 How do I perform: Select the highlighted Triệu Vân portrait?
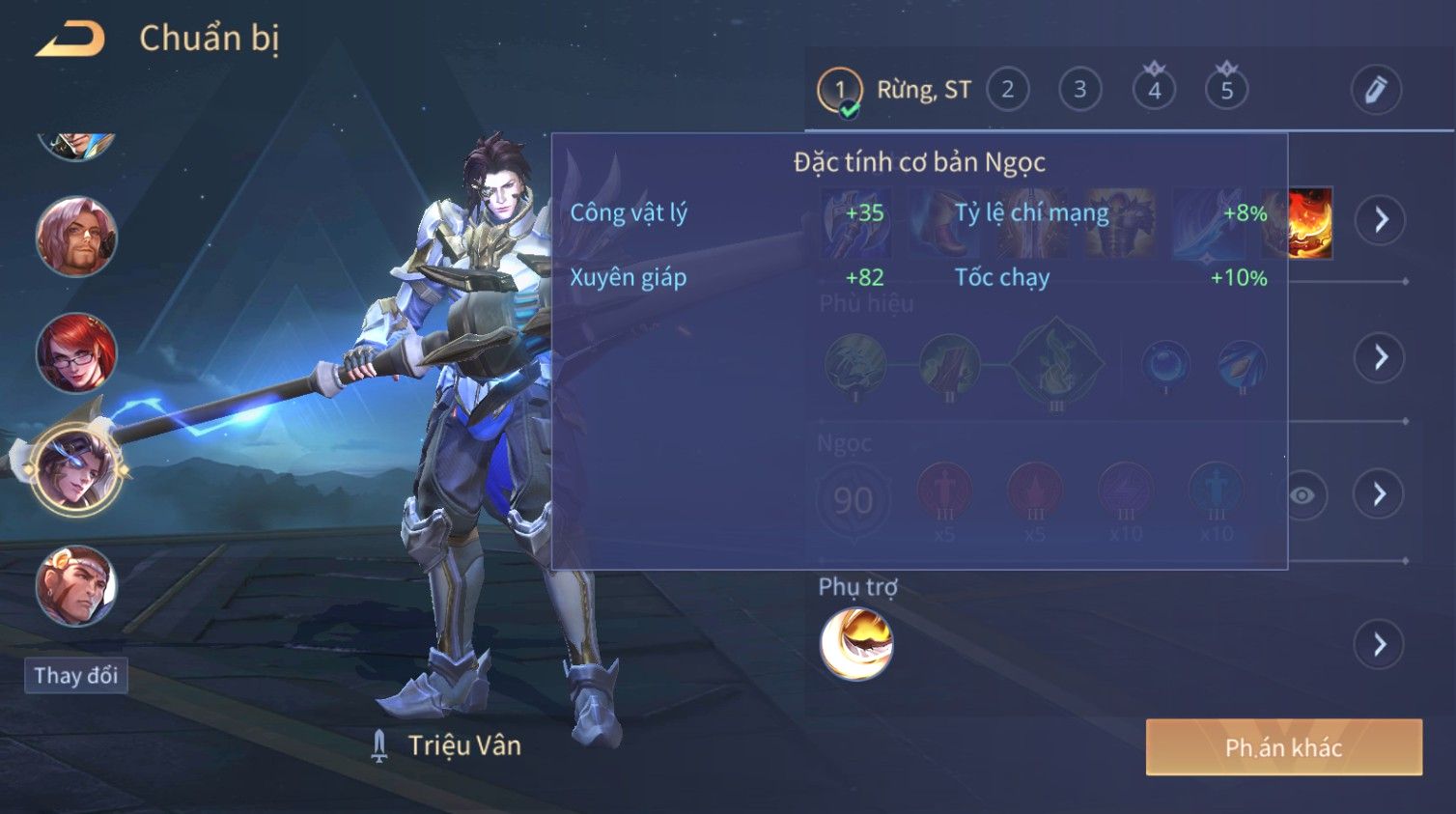pos(76,470)
